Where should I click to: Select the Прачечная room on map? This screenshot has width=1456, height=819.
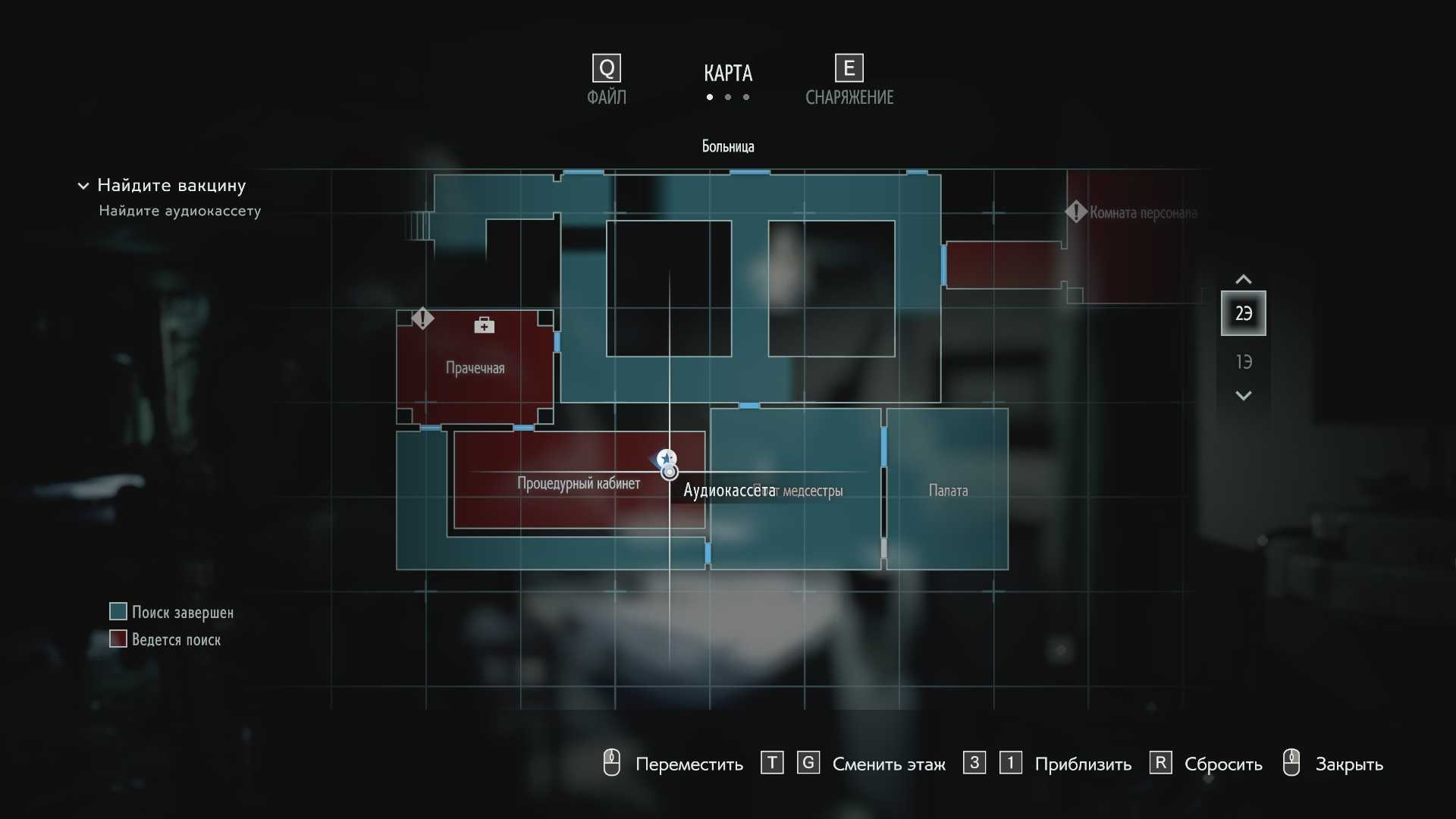[x=475, y=369]
